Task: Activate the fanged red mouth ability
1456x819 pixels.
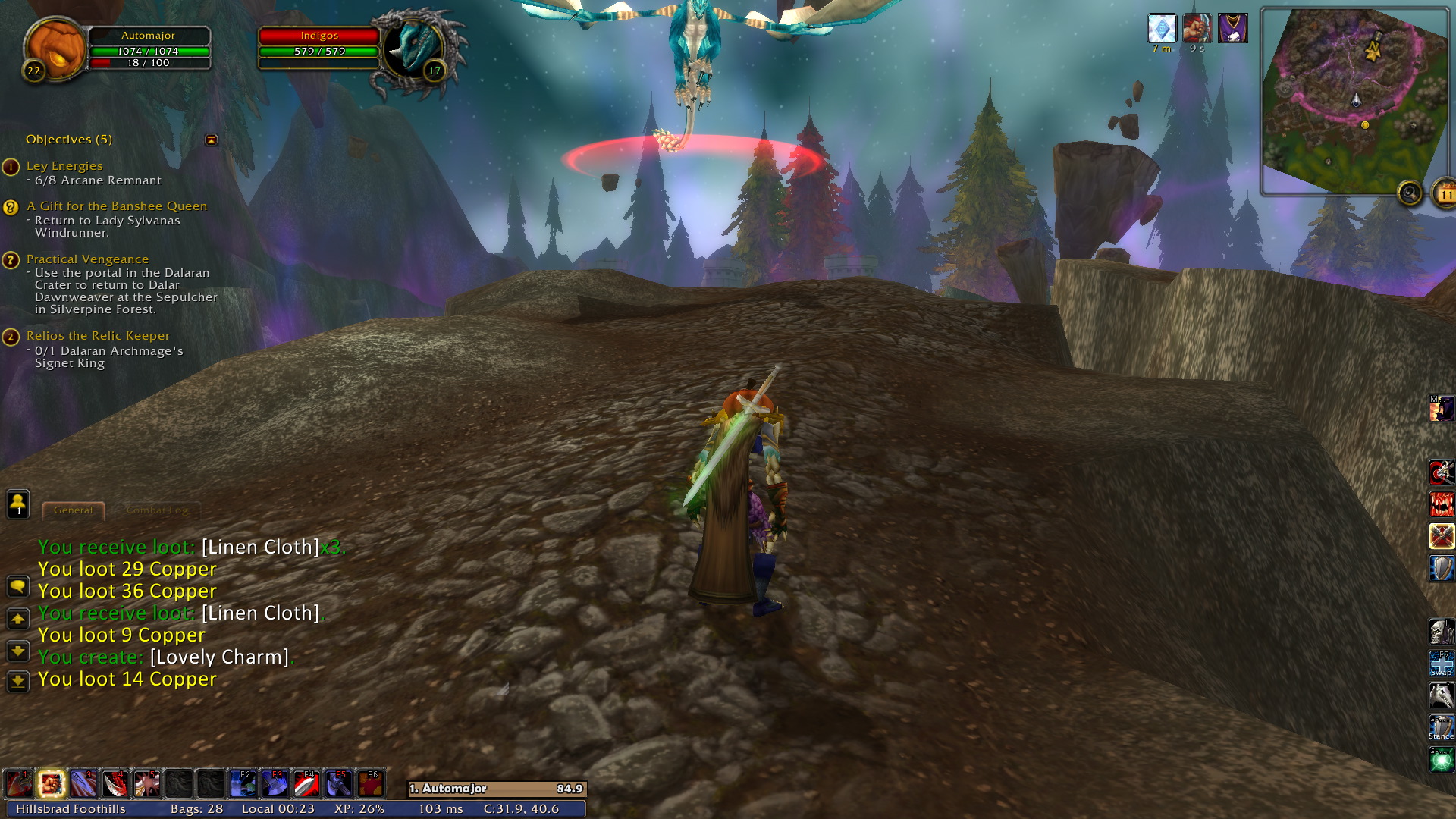Action: pos(1441,504)
